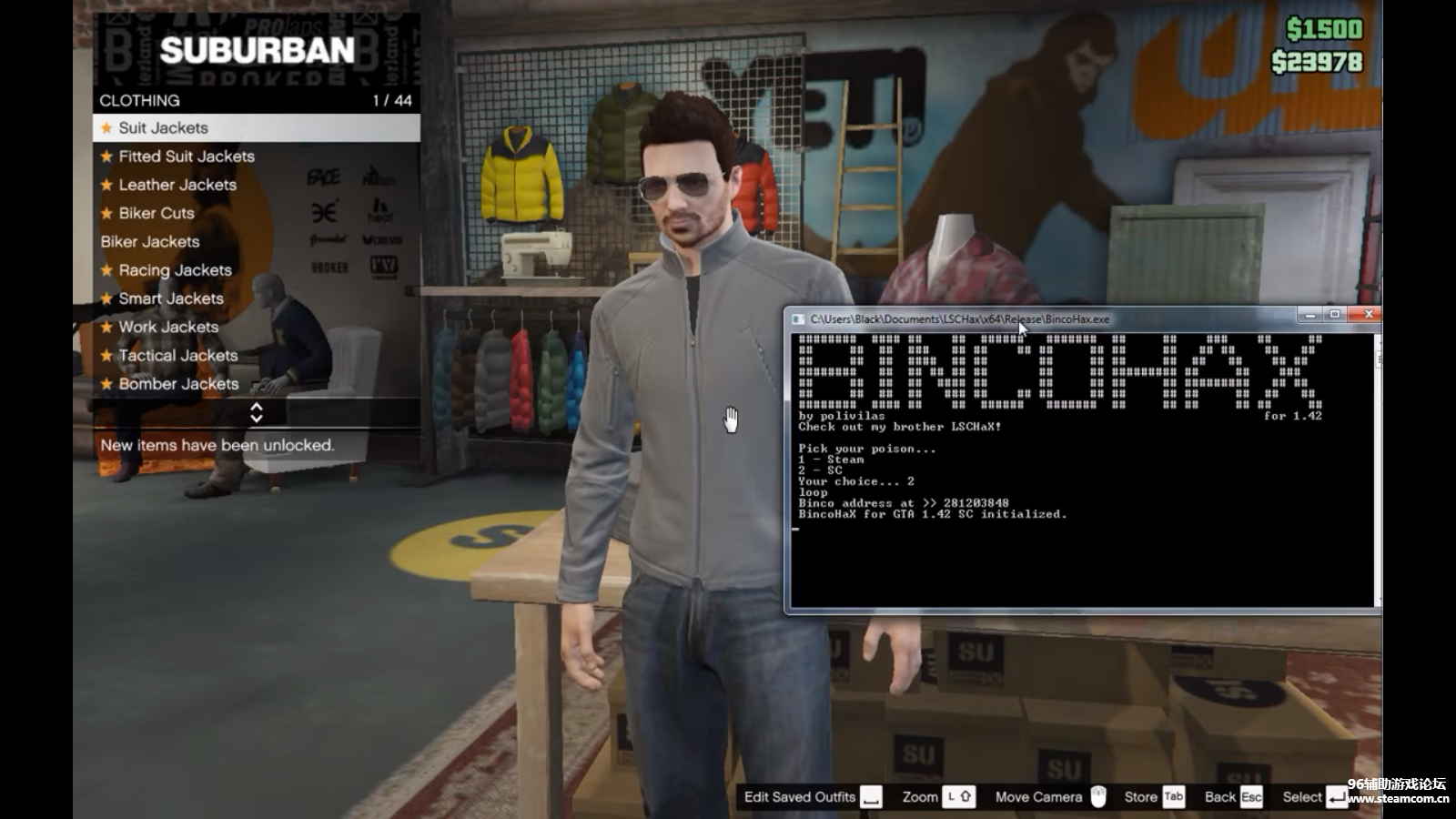Click the star beside Fitted Suit Jackets

click(x=105, y=156)
